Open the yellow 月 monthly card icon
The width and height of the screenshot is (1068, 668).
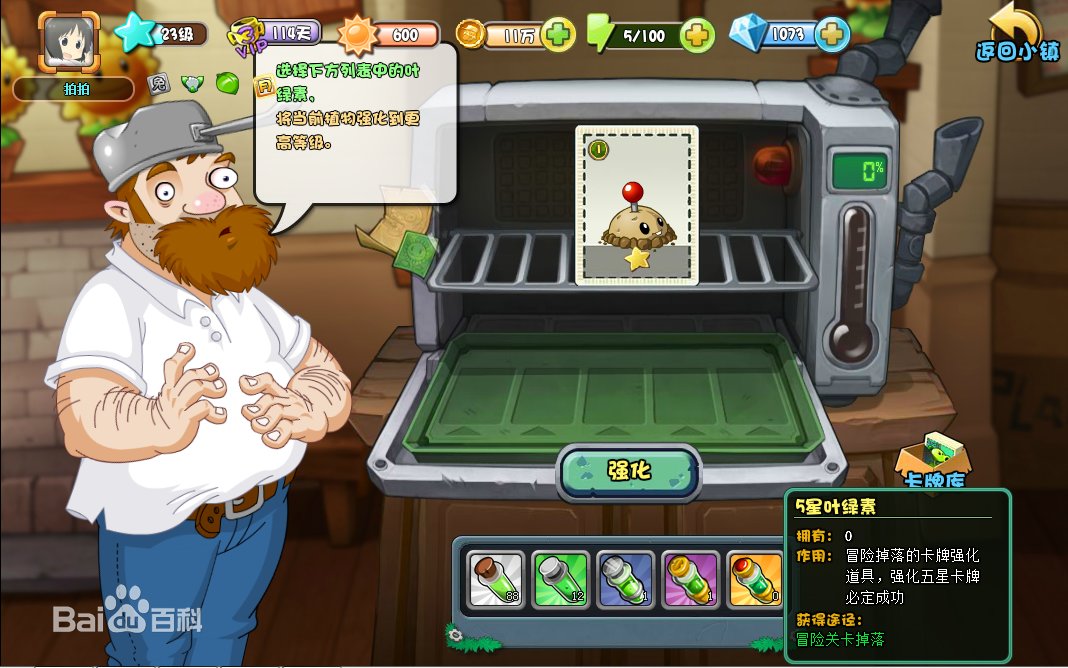[264, 88]
